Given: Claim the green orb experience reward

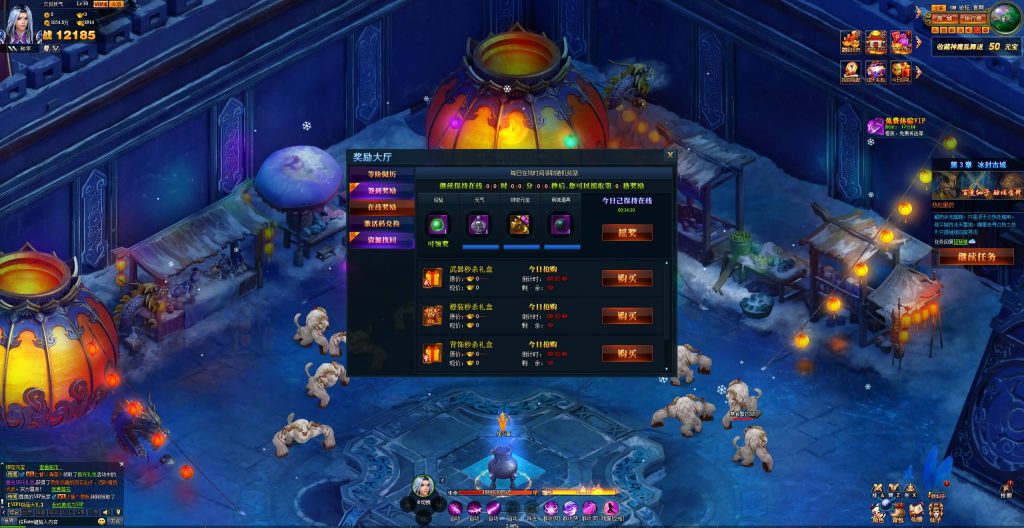Looking at the screenshot, I should 438,224.
